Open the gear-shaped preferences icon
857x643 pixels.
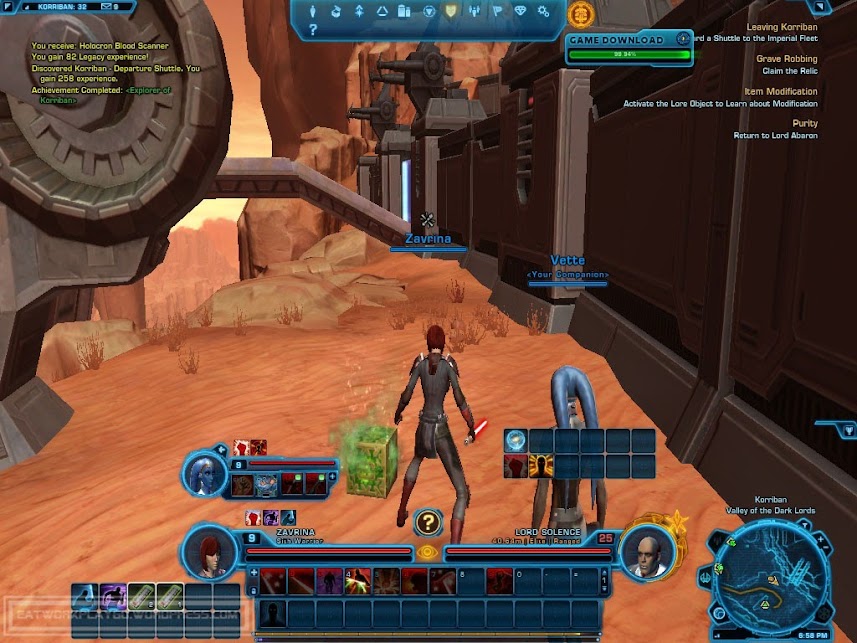tap(543, 12)
